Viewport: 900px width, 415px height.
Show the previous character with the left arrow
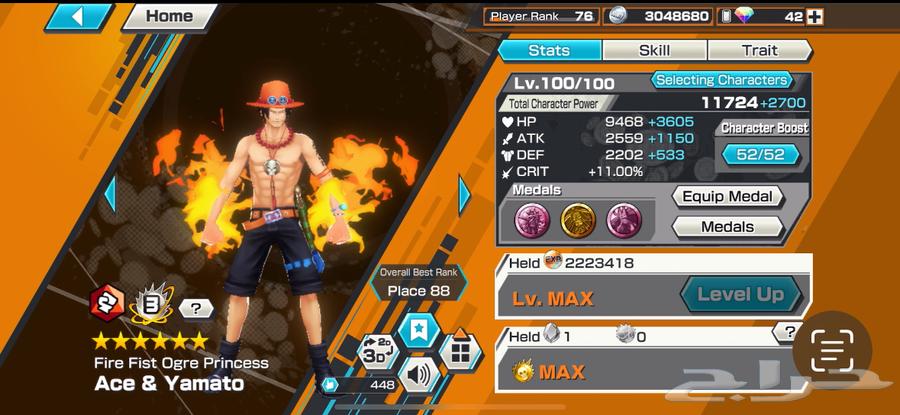pyautogui.click(x=110, y=195)
